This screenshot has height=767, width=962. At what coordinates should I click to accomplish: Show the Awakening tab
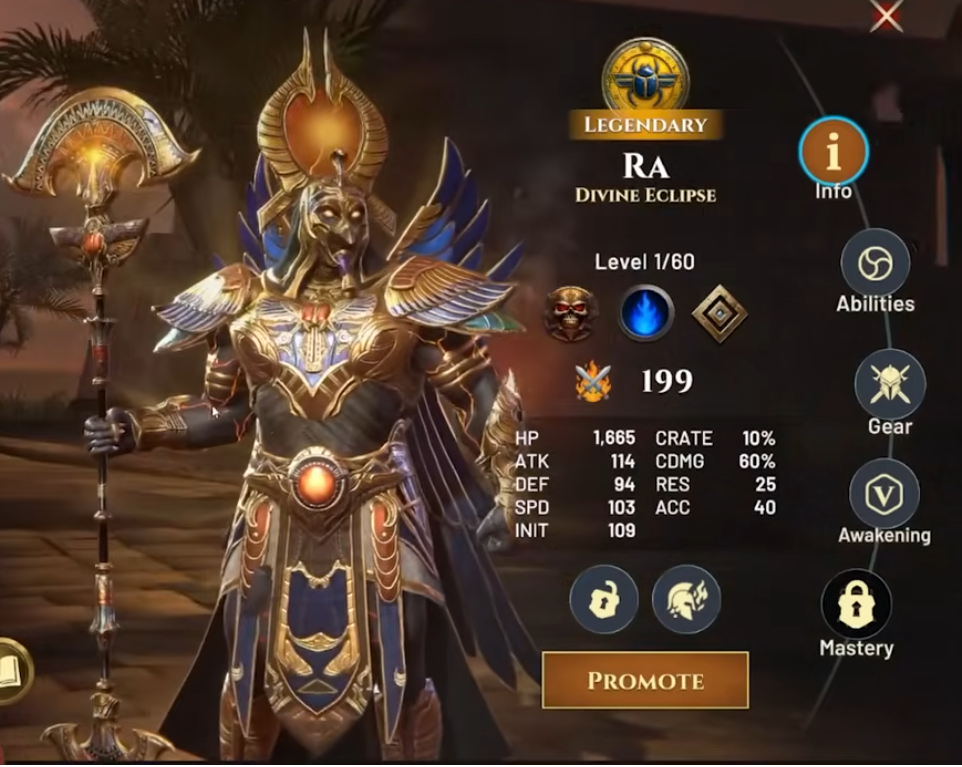(884, 494)
